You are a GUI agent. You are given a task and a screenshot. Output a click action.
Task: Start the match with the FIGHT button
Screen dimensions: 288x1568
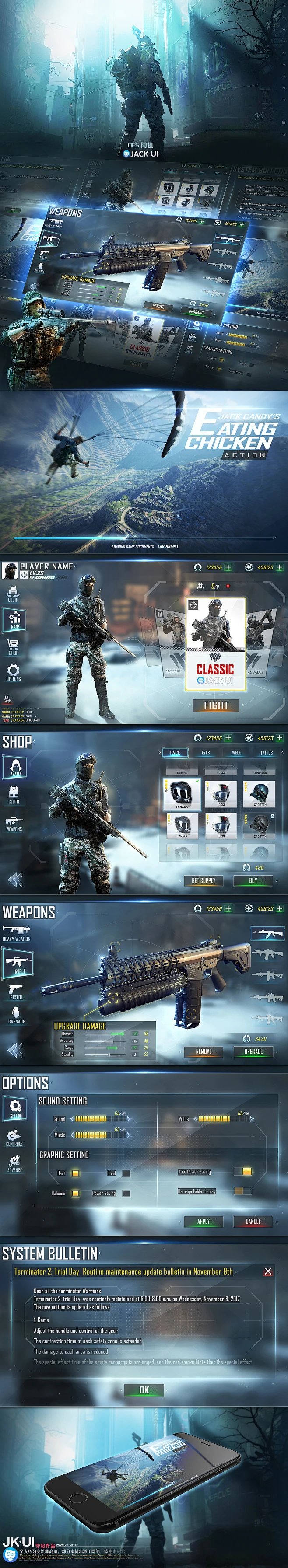[216, 705]
